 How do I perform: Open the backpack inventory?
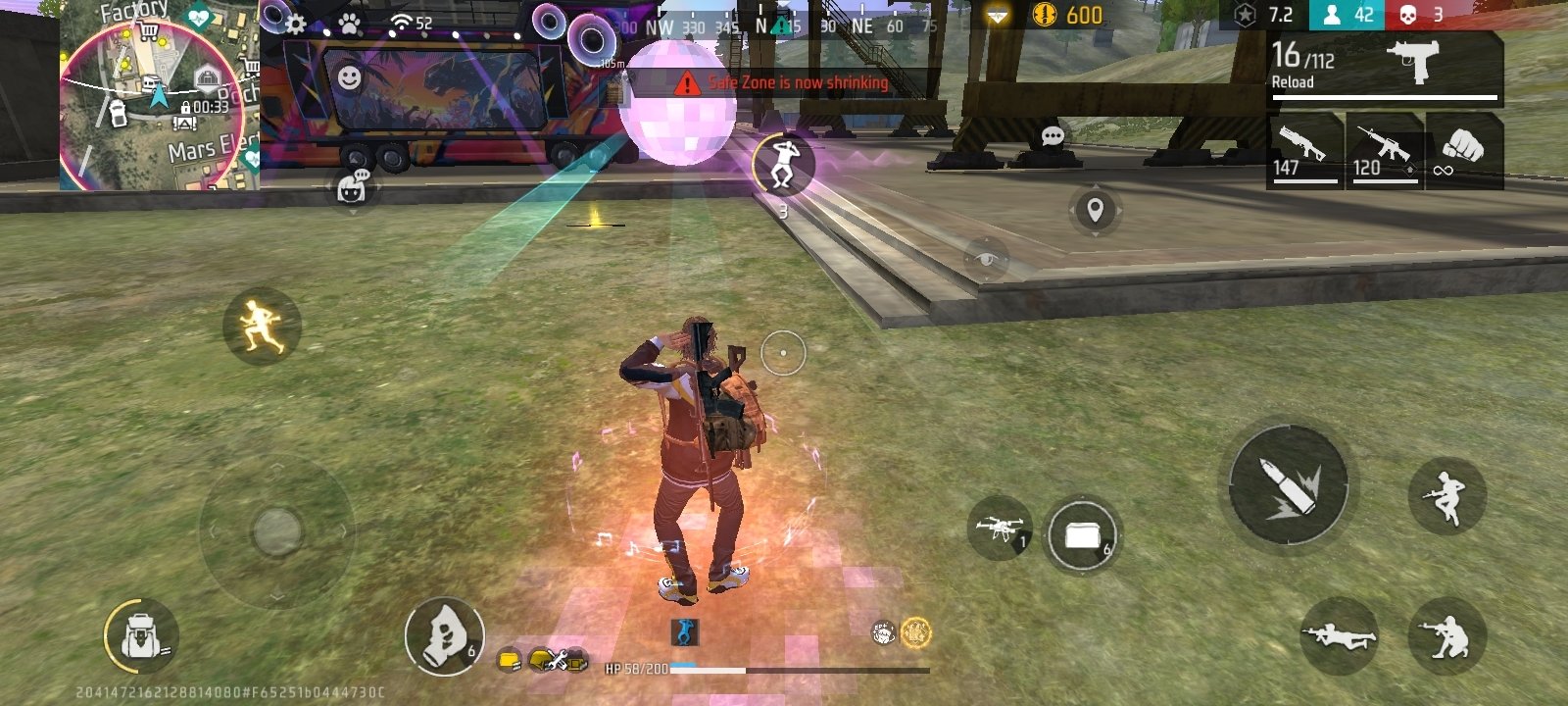(x=140, y=637)
